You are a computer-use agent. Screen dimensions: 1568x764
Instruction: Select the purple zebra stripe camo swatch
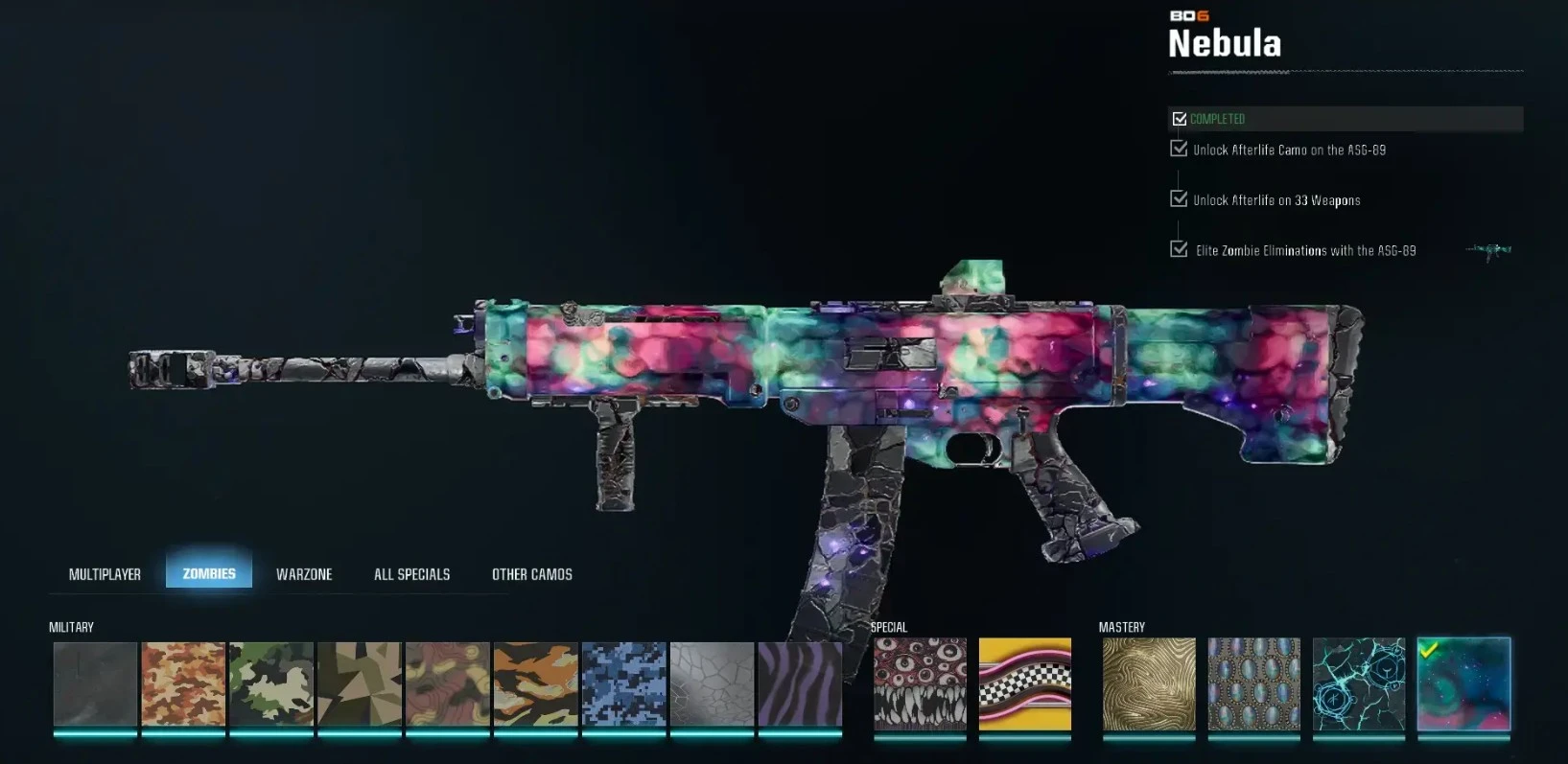point(799,684)
